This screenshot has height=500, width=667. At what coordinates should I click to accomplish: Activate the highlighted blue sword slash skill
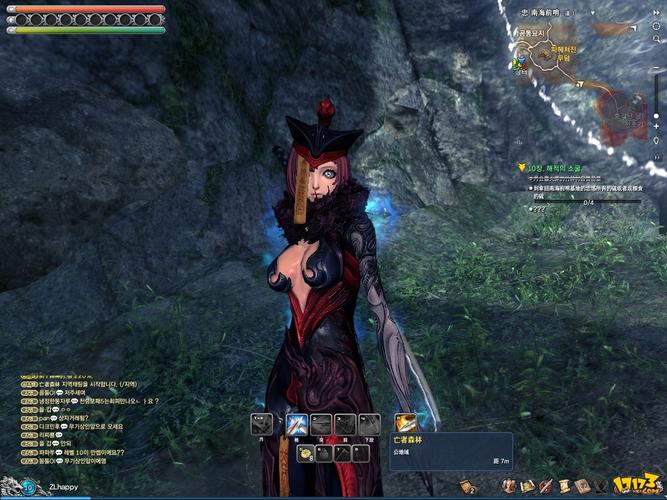click(296, 424)
